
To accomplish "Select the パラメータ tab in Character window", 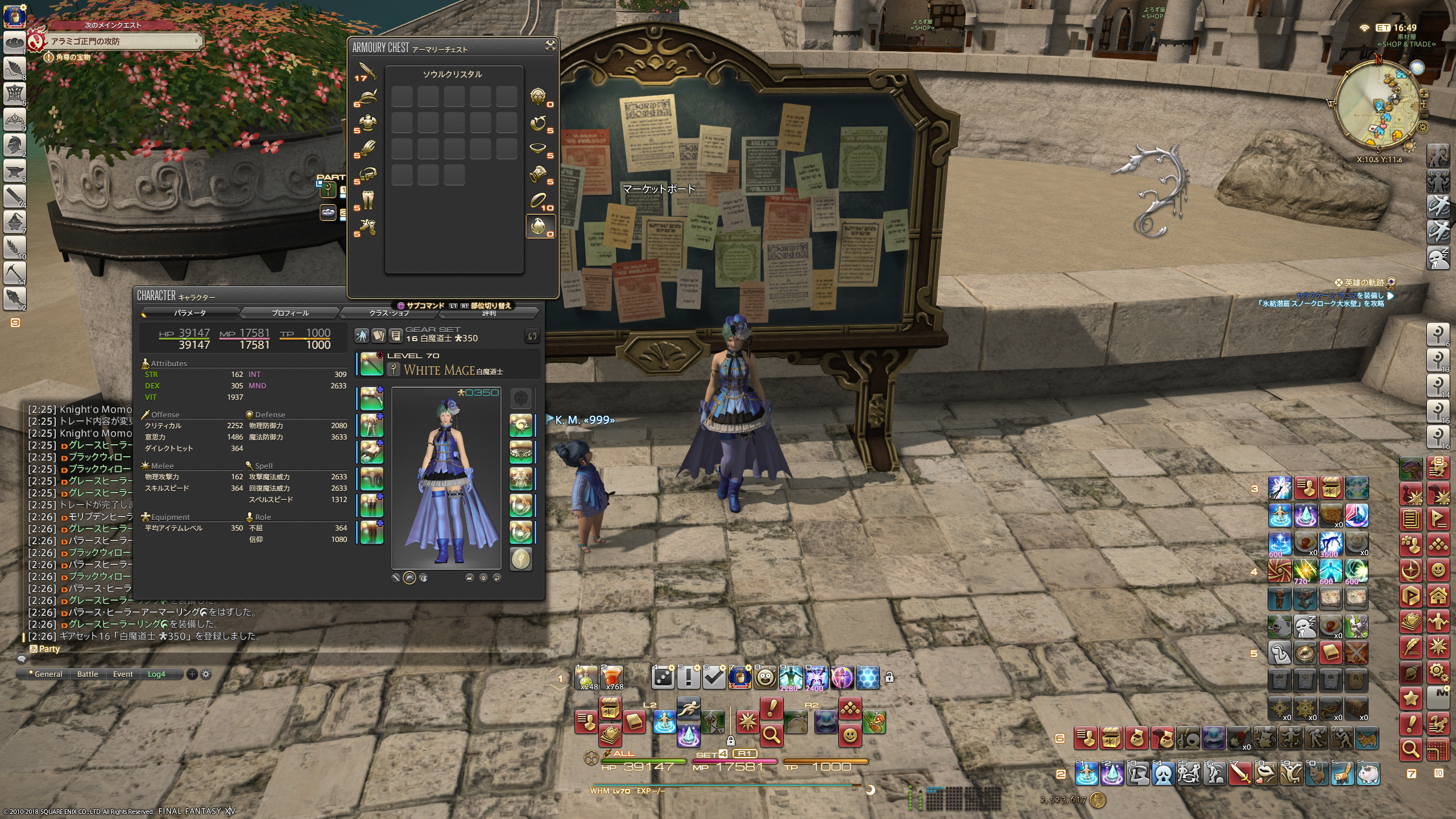I will click(190, 313).
